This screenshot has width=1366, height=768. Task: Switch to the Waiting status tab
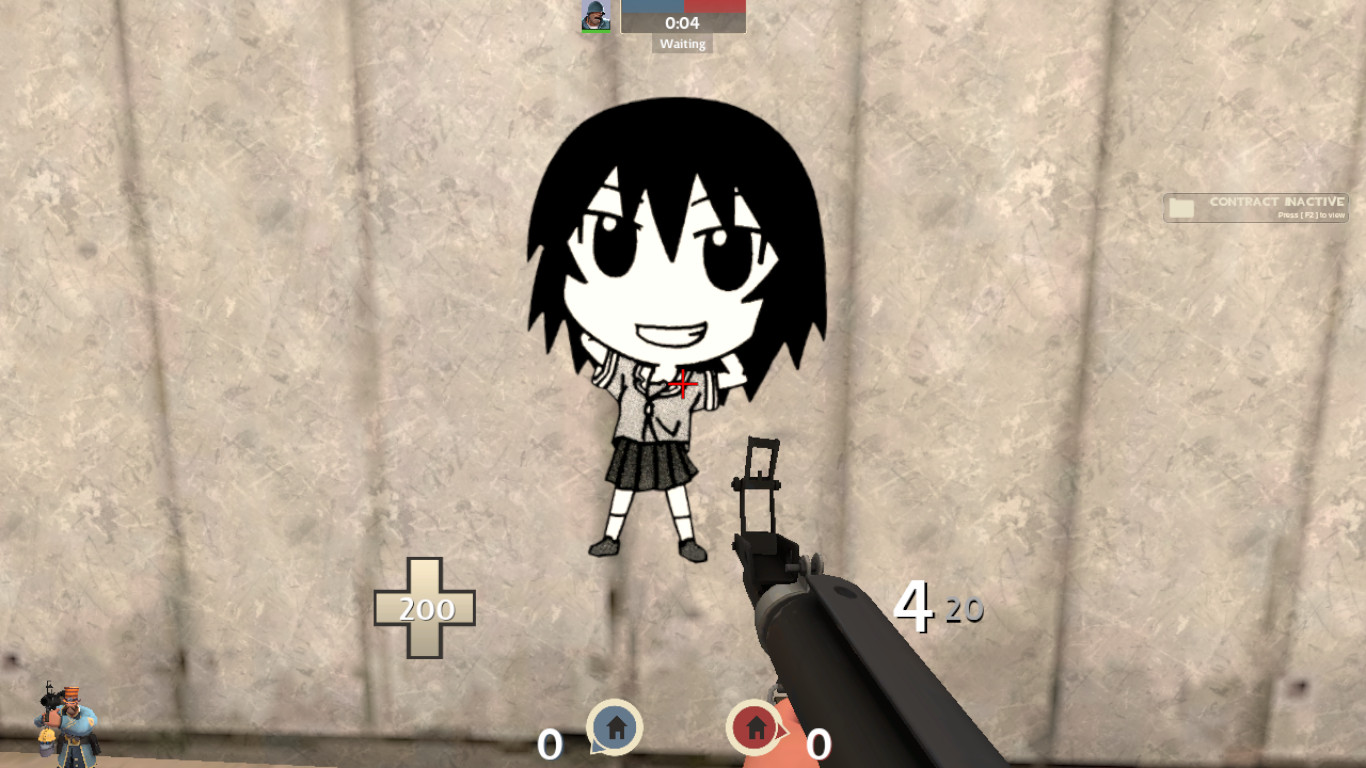tap(681, 44)
